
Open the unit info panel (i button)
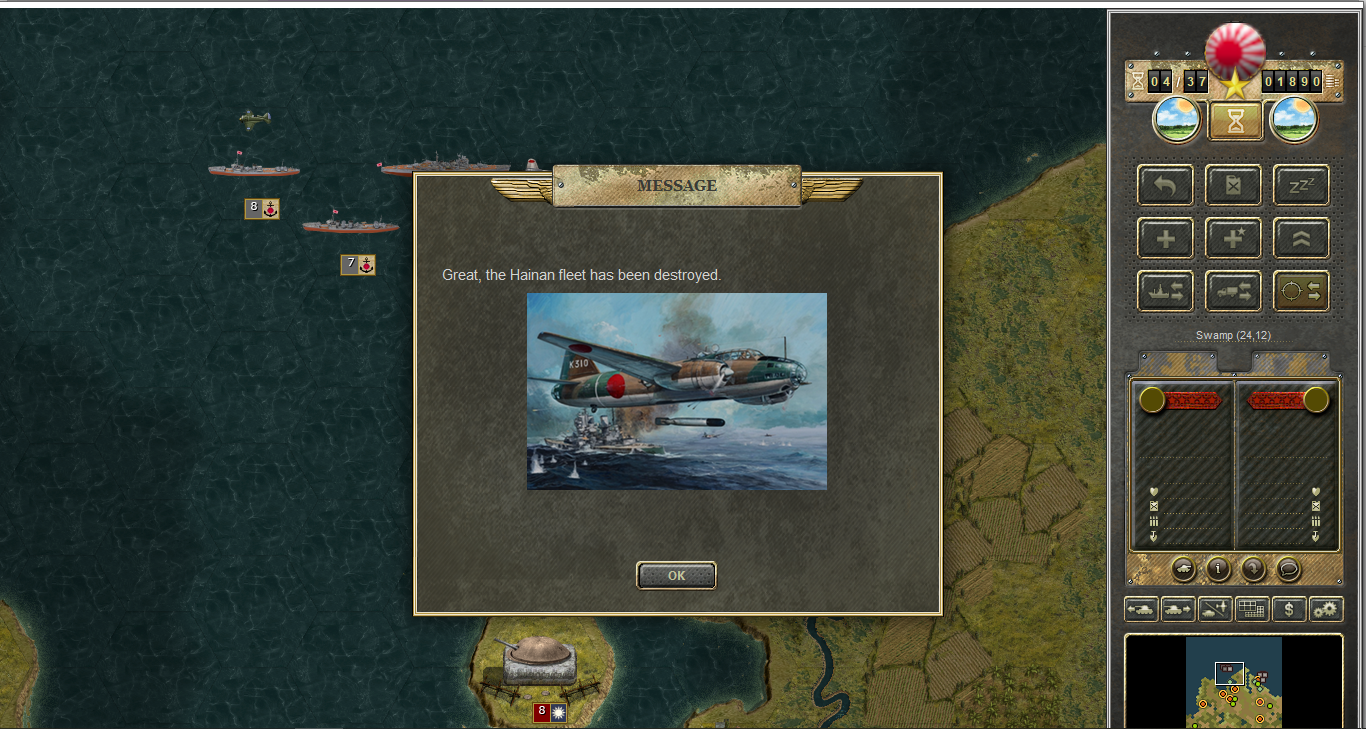(x=1218, y=569)
